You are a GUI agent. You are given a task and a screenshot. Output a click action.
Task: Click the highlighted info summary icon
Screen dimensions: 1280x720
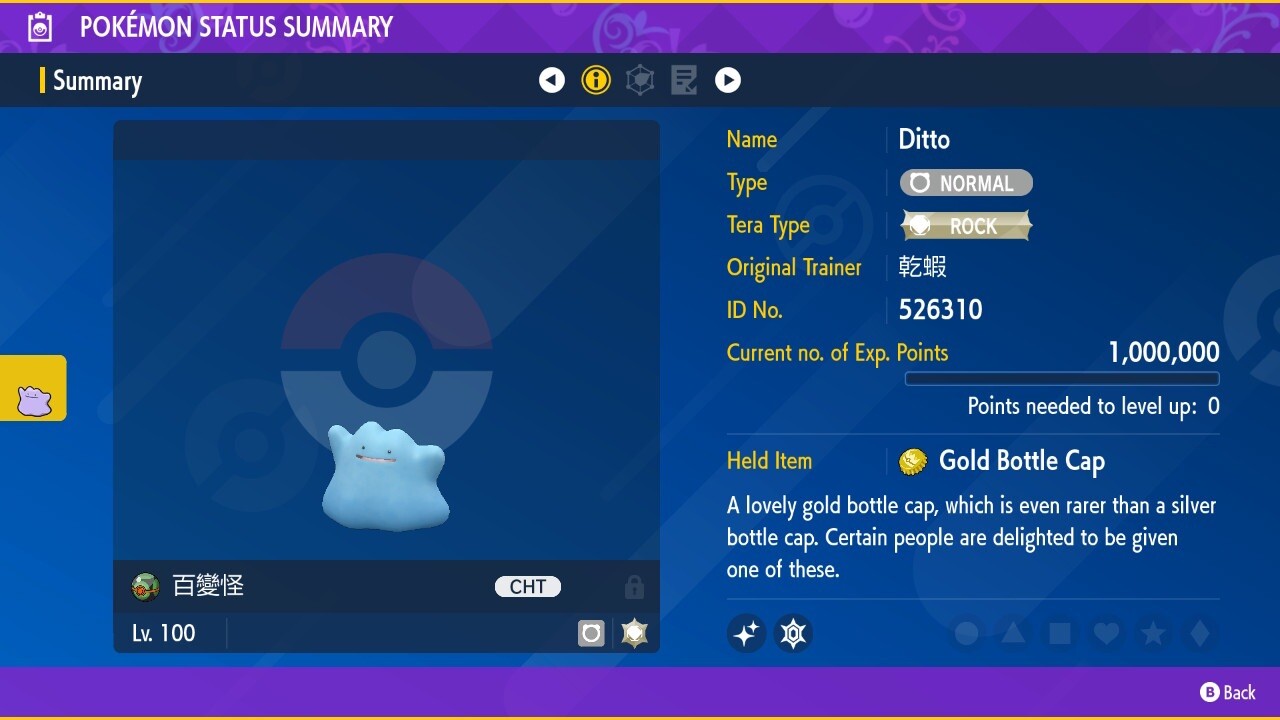[x=596, y=80]
